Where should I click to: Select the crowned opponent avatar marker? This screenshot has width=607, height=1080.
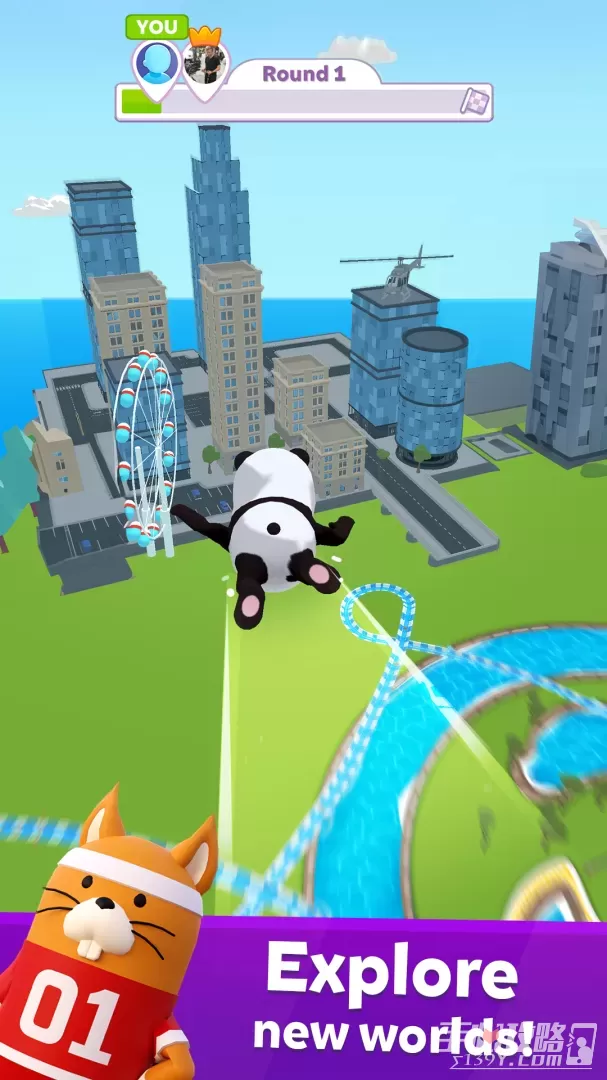pyautogui.click(x=205, y=64)
